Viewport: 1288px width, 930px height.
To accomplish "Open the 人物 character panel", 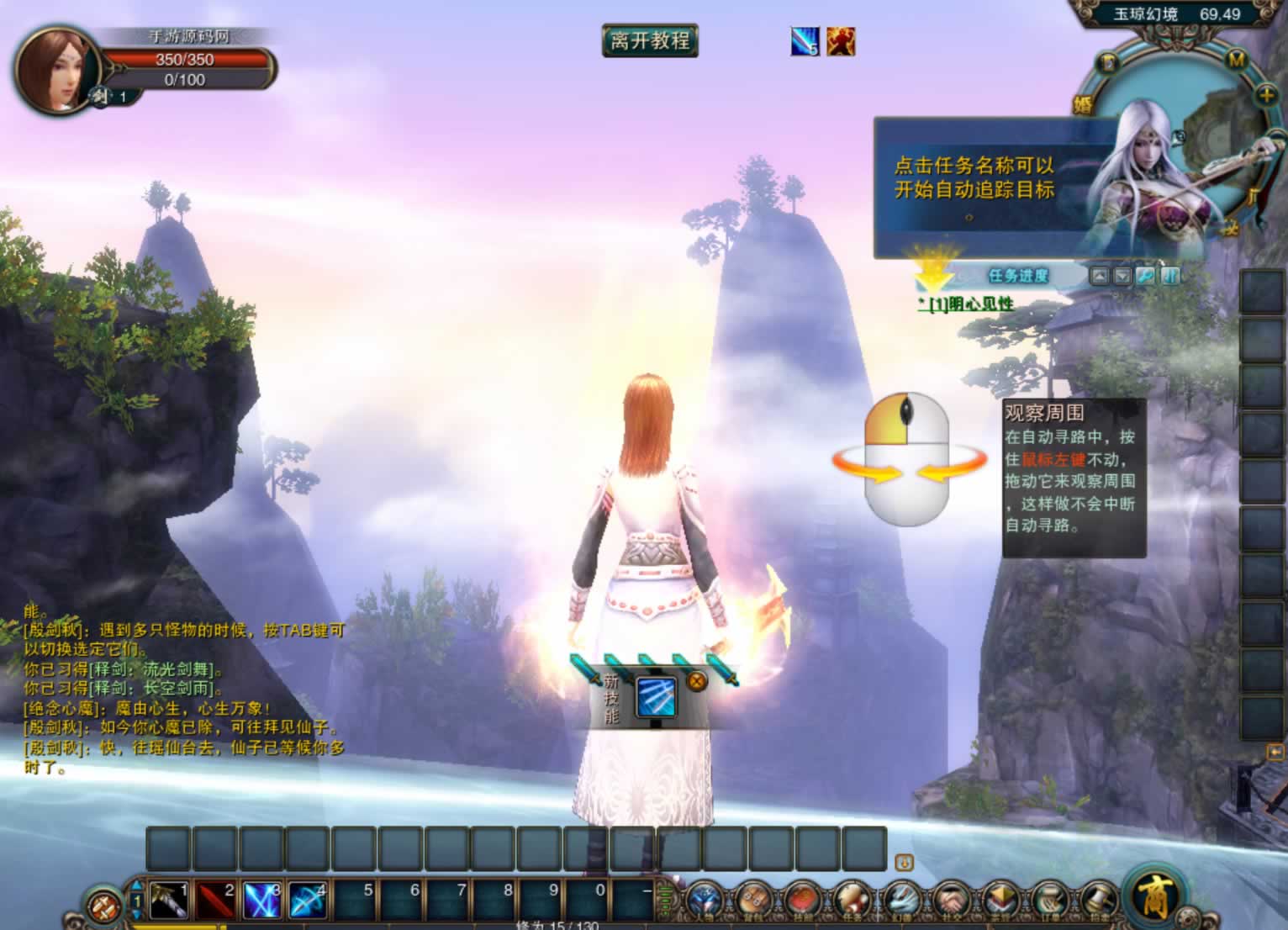I will pos(705,901).
